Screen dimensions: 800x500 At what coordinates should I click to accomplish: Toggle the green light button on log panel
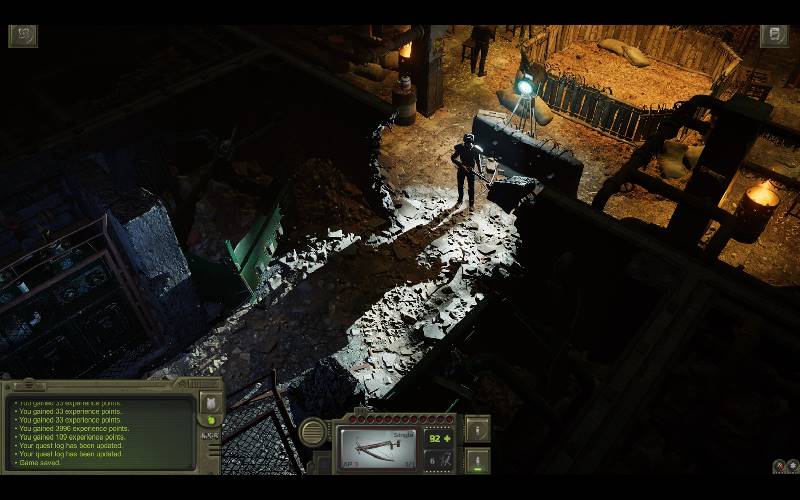click(x=210, y=422)
